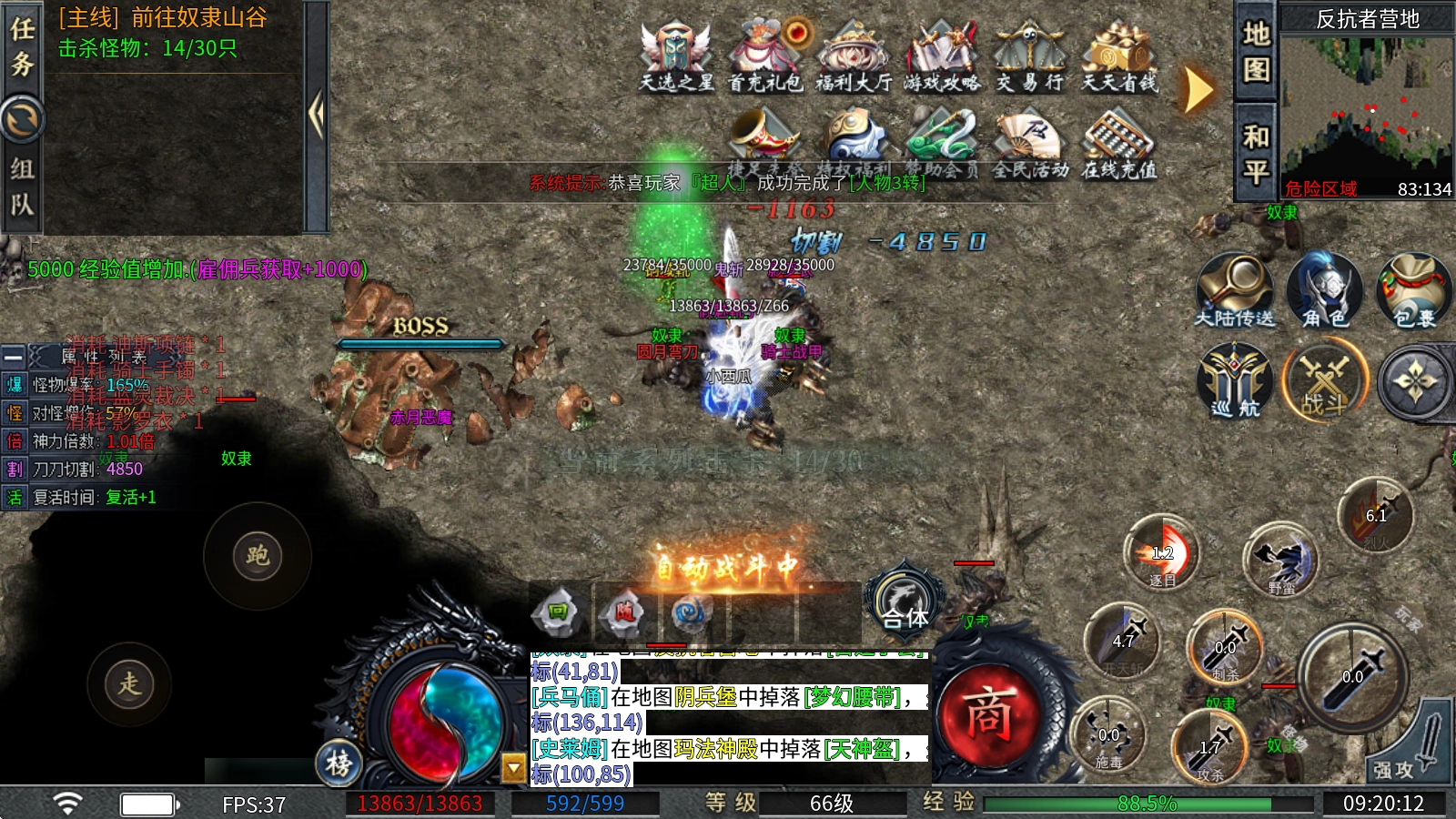Open the 福利大厅 welfare hall
Viewport: 1456px width, 819px height.
854,55
